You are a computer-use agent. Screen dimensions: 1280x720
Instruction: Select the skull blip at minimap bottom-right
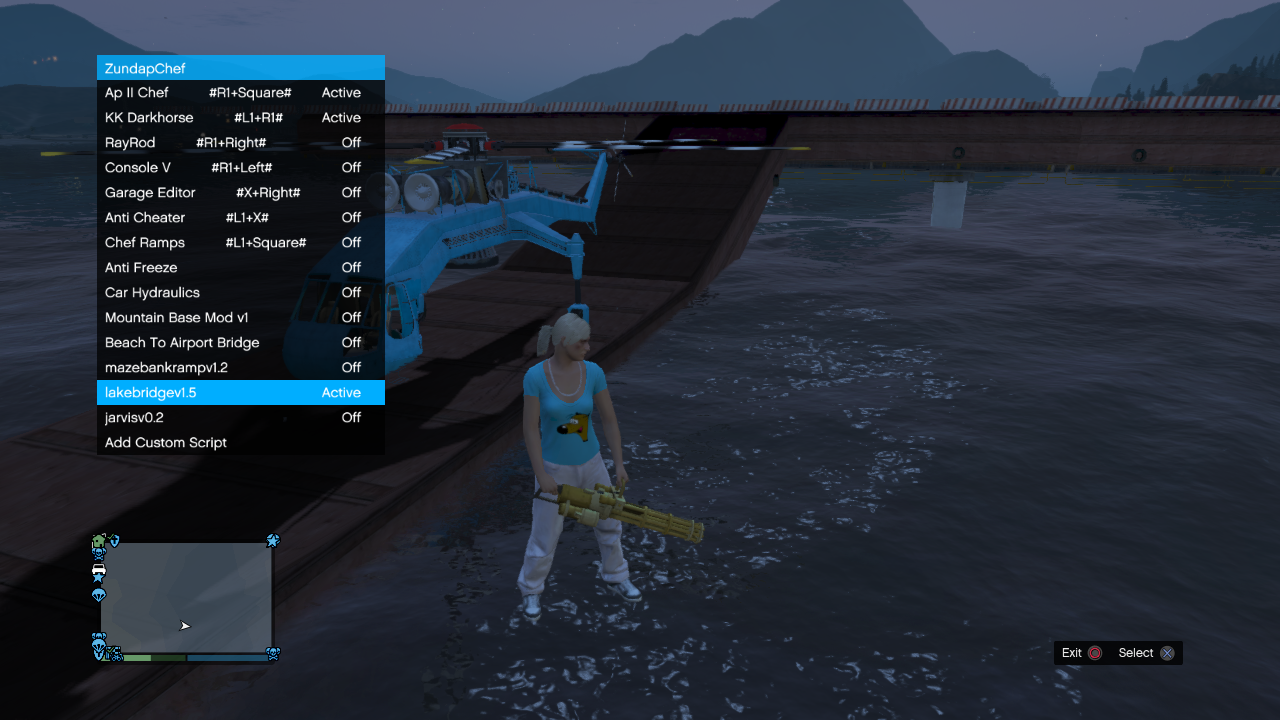(x=273, y=653)
